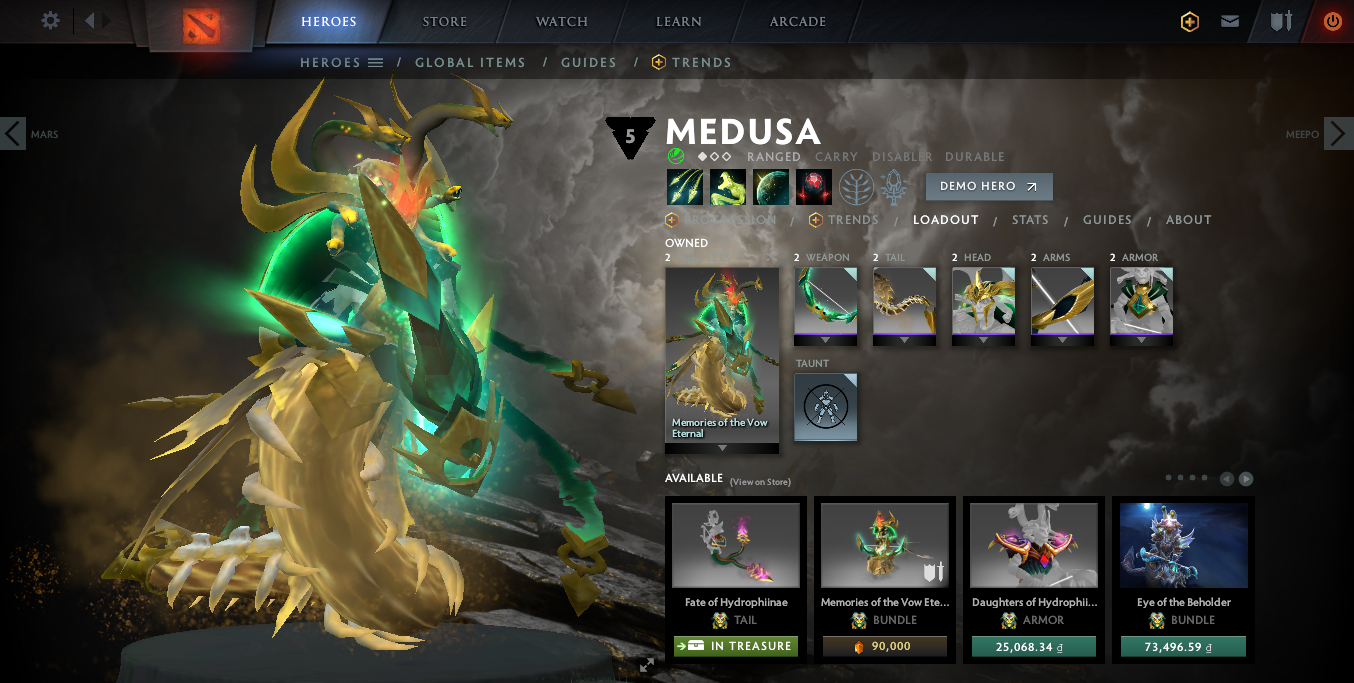The width and height of the screenshot is (1354, 683).
Task: Go to previous hero Mars
Action: (13, 133)
